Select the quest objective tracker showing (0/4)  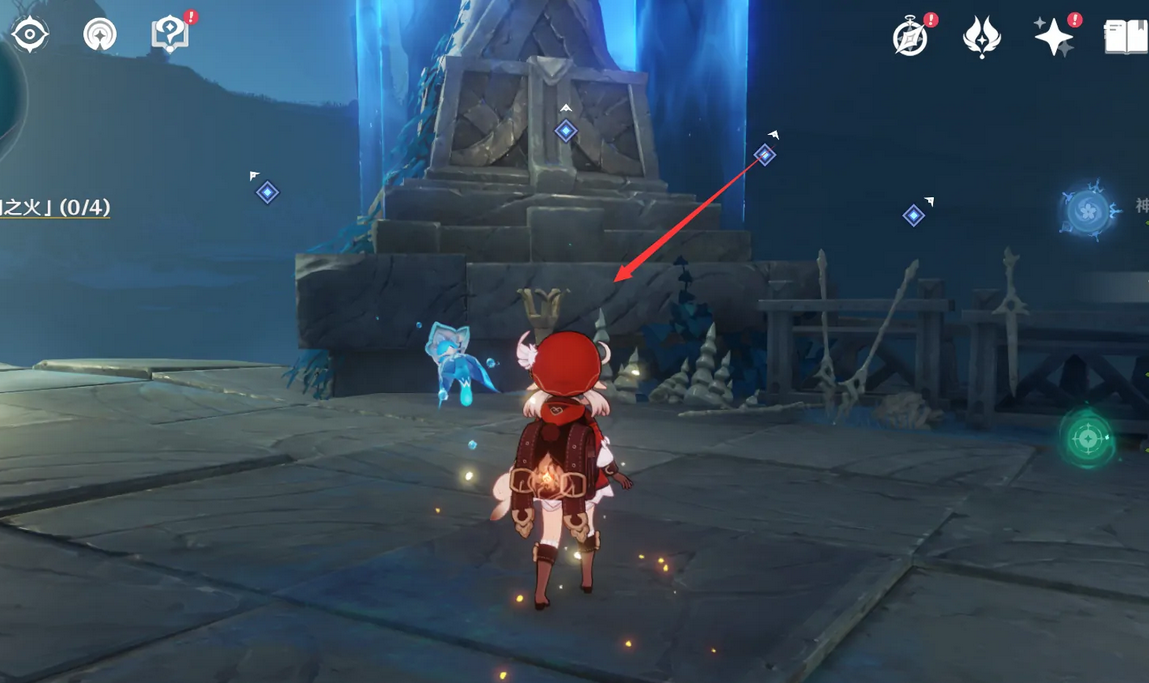coord(56,207)
